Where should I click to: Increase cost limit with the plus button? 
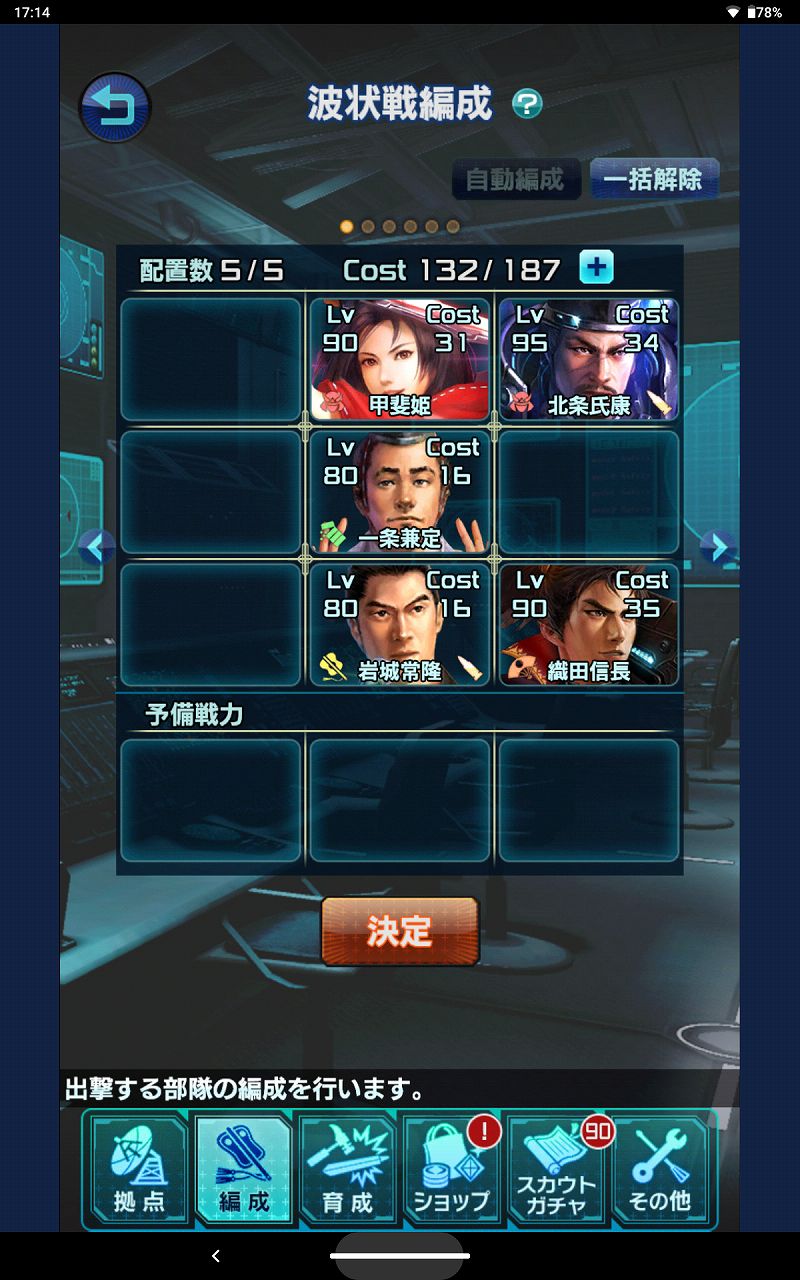point(597,268)
